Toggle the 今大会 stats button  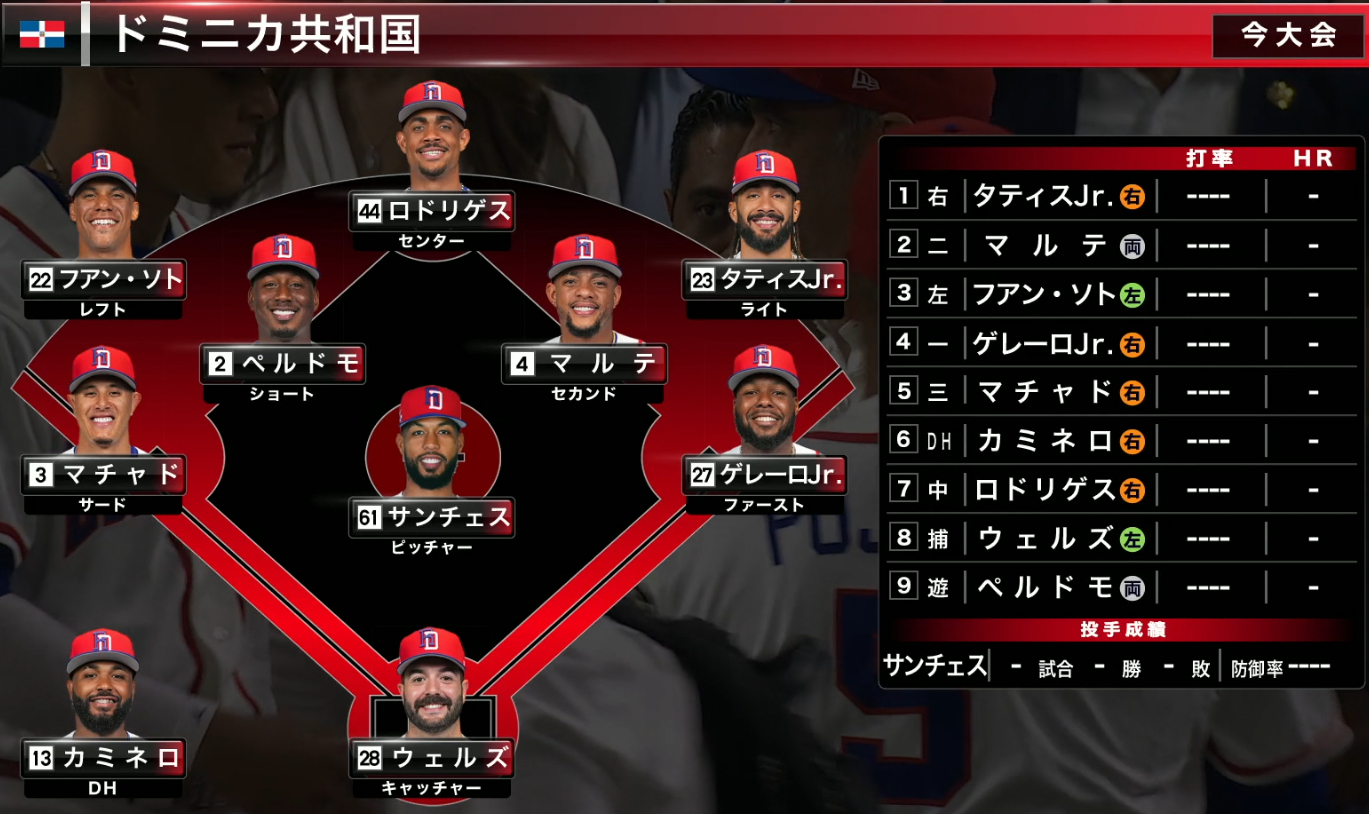pos(1288,36)
